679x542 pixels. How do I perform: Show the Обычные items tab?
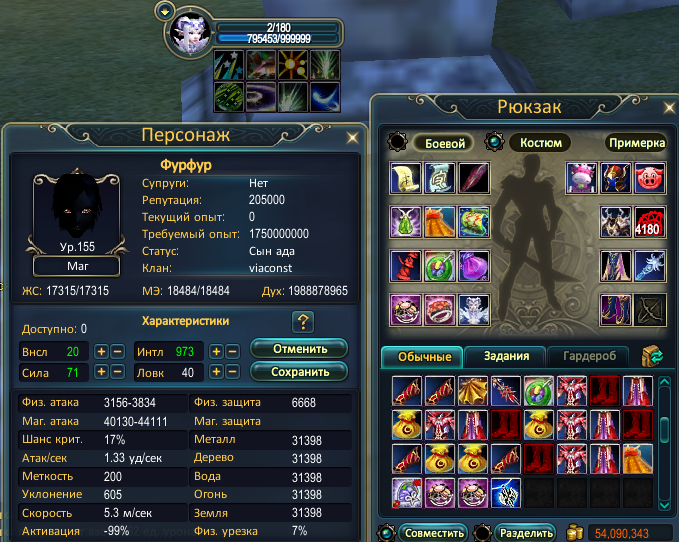click(x=421, y=356)
